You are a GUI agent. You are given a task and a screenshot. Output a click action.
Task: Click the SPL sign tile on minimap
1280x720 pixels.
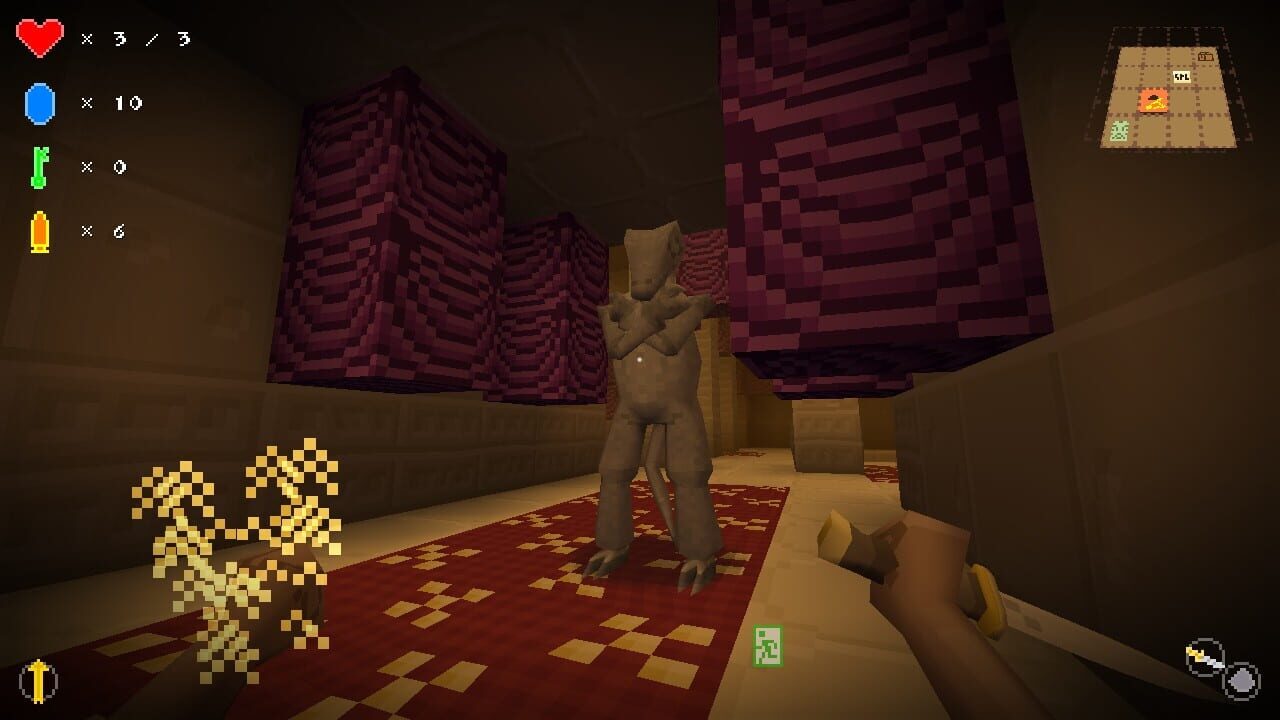(x=1182, y=76)
